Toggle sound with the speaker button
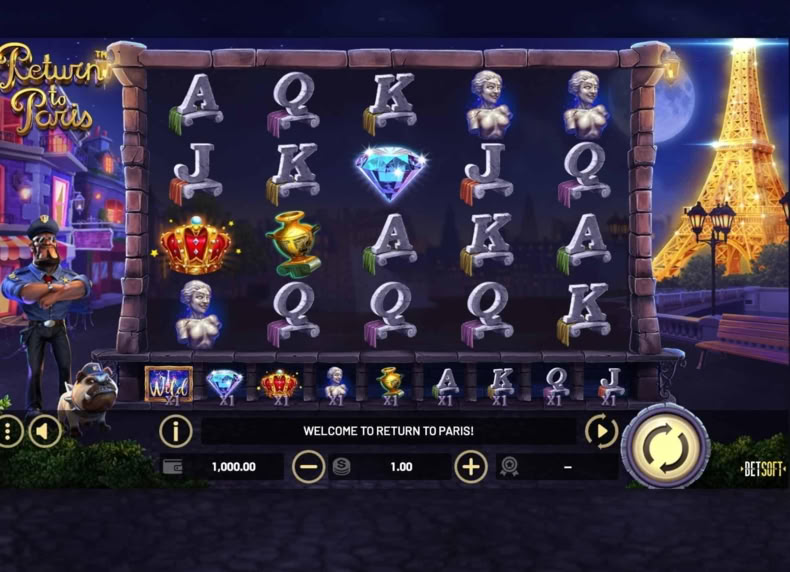 tap(43, 432)
